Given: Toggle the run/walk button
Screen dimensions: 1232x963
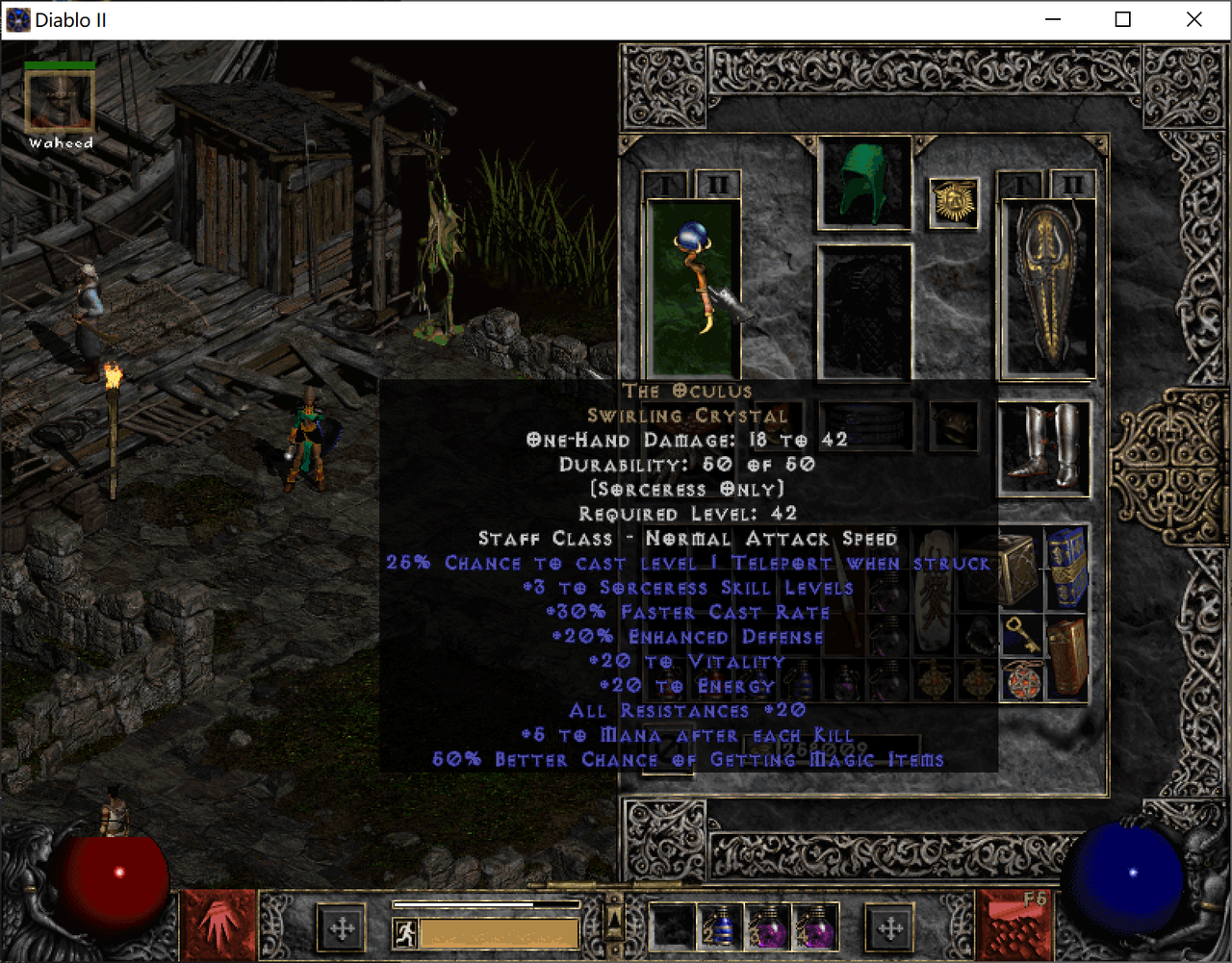Looking at the screenshot, I should [x=405, y=932].
